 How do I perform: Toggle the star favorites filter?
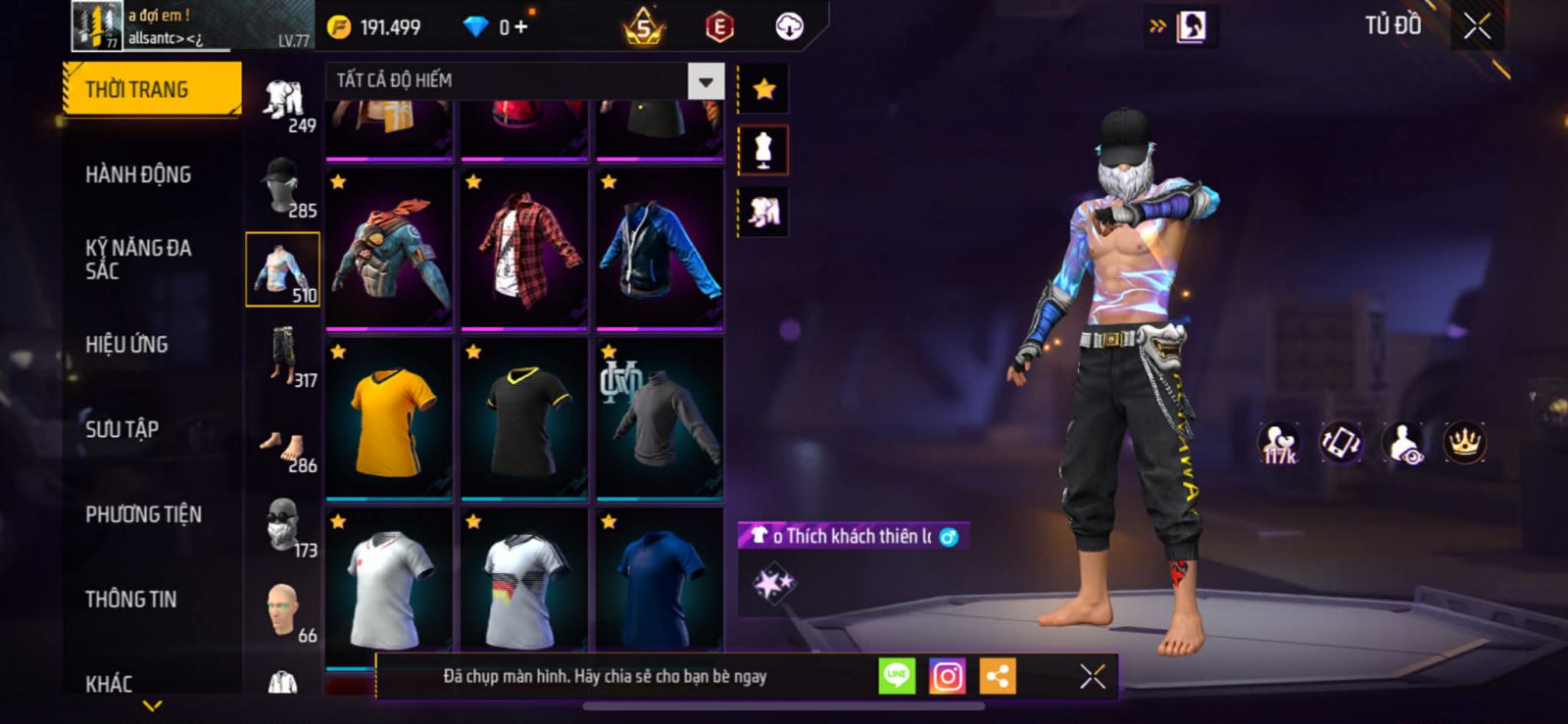[763, 89]
